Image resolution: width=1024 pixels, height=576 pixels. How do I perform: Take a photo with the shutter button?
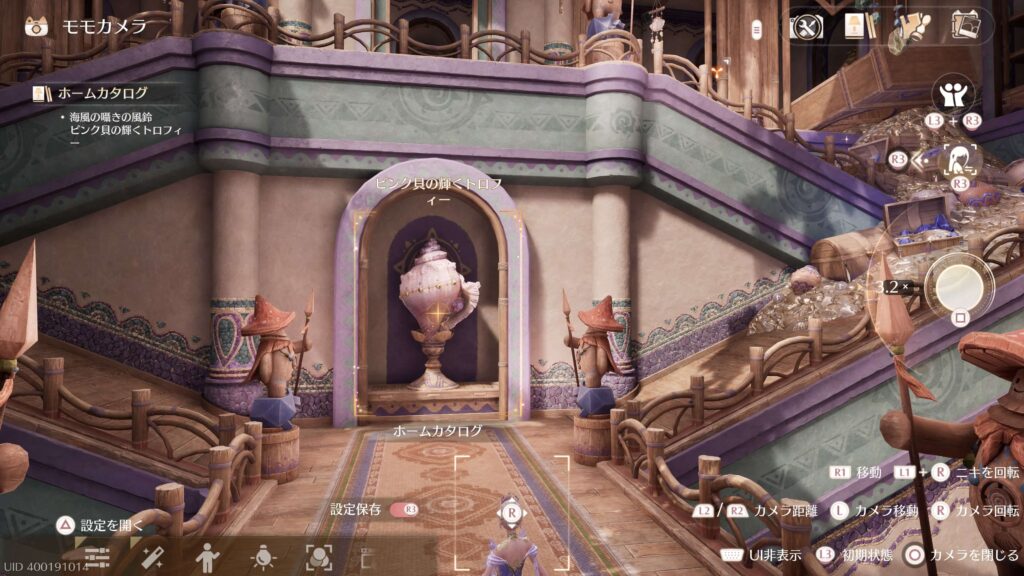[x=960, y=283]
